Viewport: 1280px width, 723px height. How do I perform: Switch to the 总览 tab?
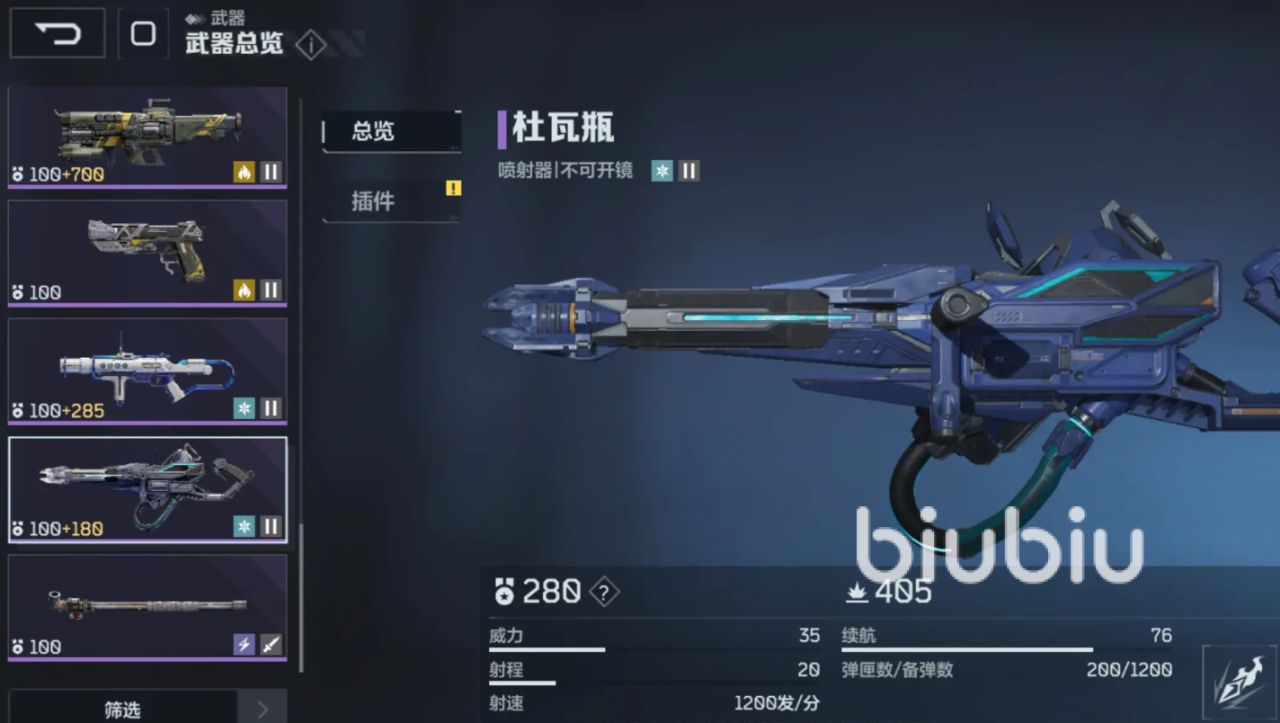click(x=390, y=131)
